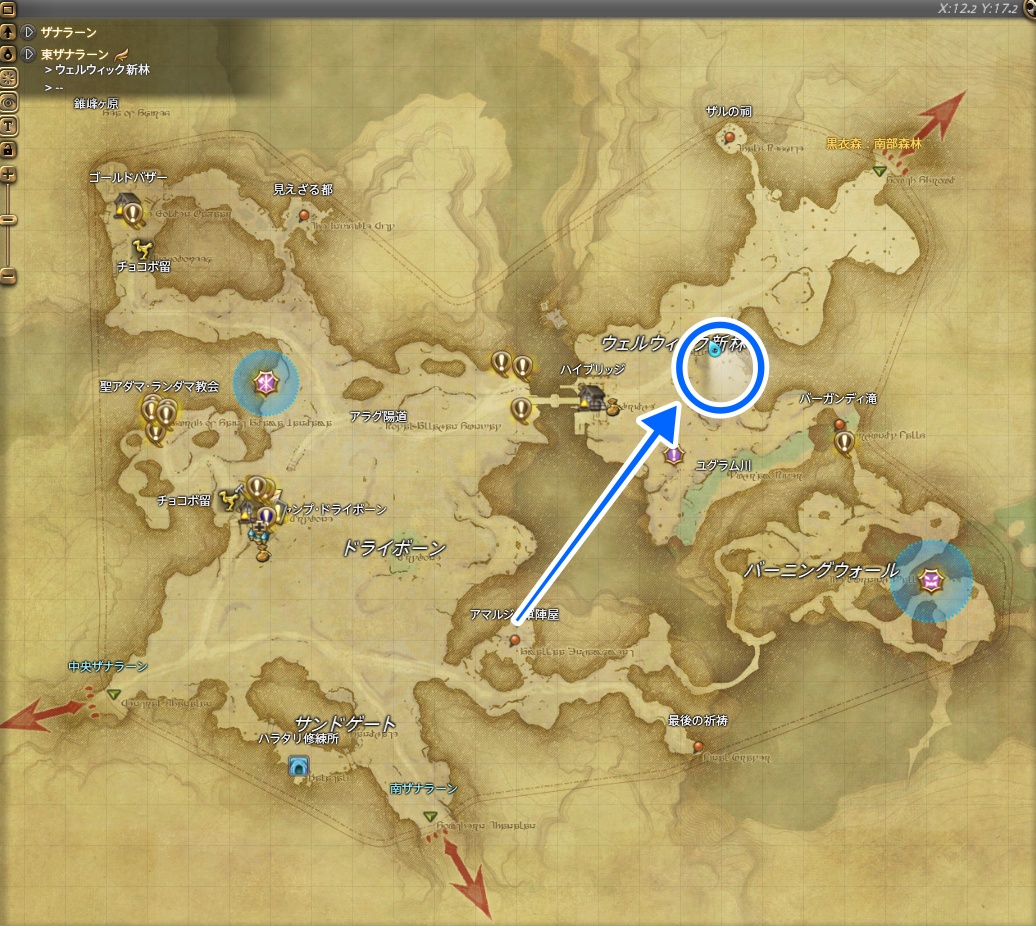The image size is (1036, 926).
Task: Select the purple quest marker near ユグラム川
Action: [674, 456]
